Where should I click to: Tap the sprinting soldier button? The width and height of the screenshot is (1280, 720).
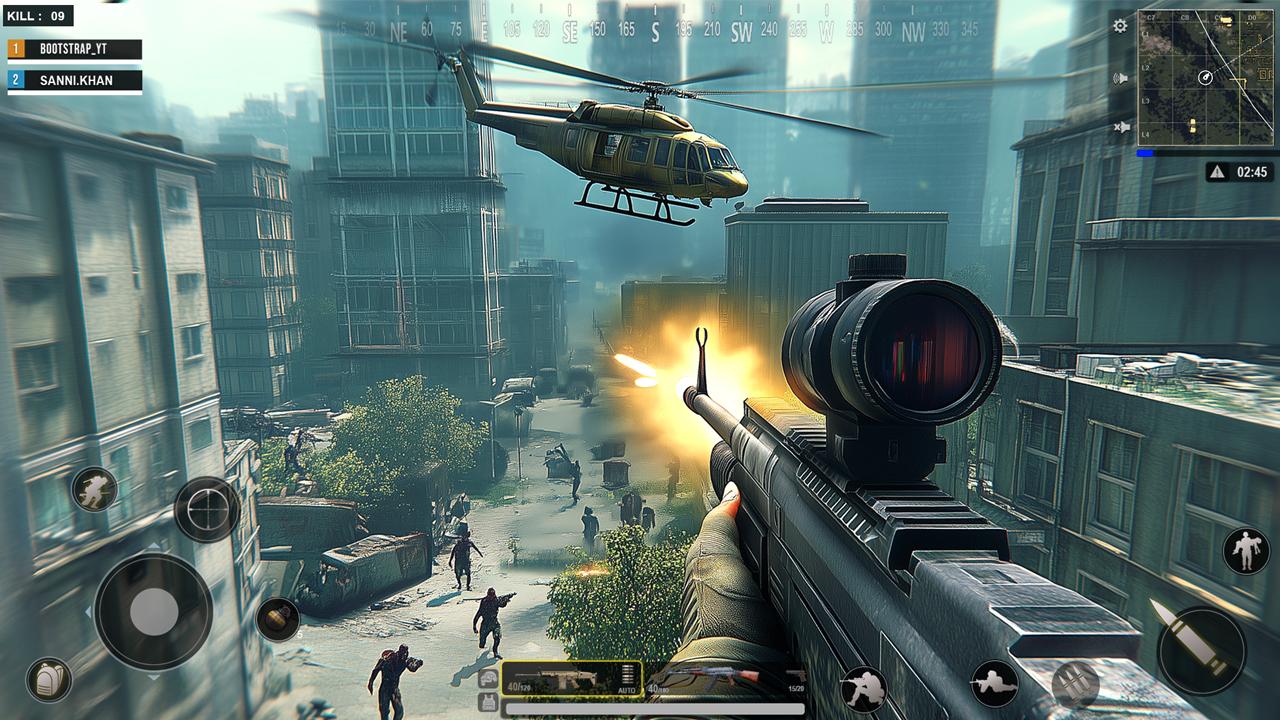(x=95, y=489)
